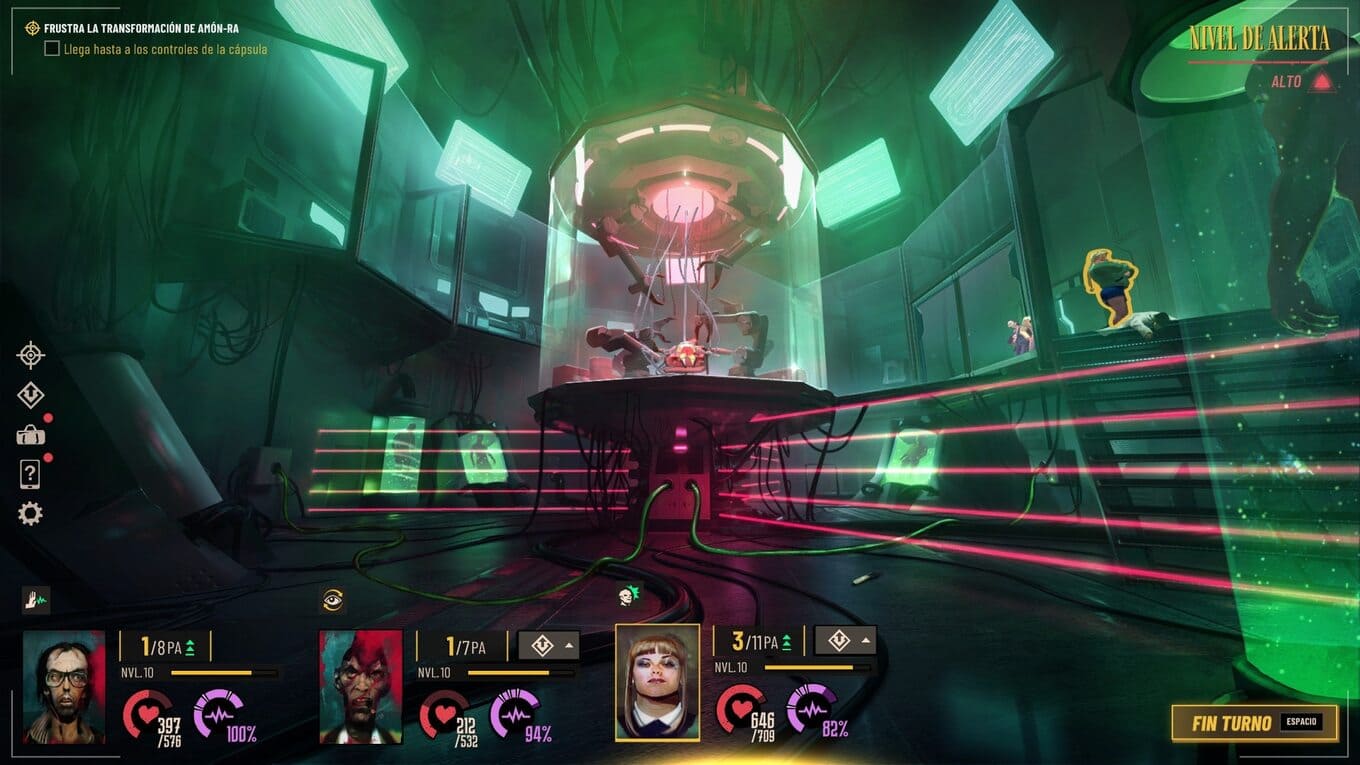Click the diamond arrow icon in left sidebar
Viewport: 1360px width, 765px height.
(x=31, y=395)
